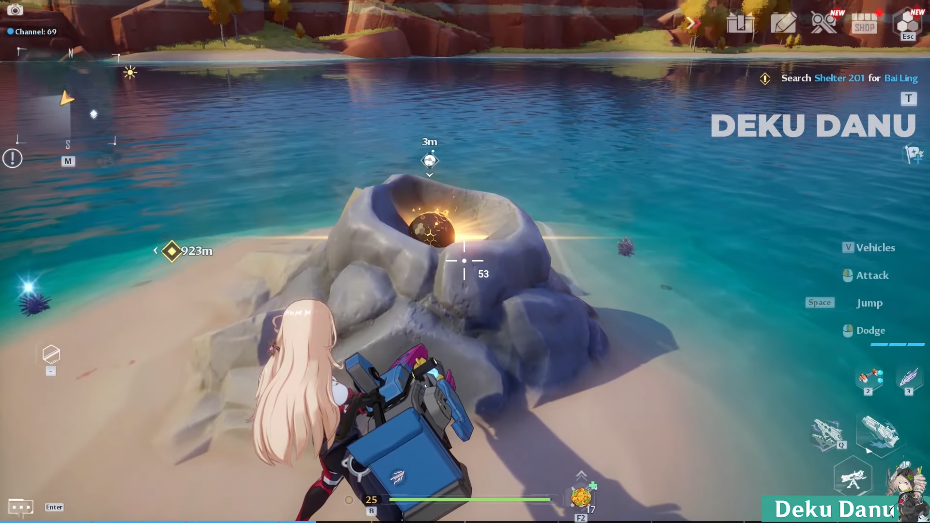Open the gift box rewards icon
The width and height of the screenshot is (930, 523).
pyautogui.click(x=739, y=23)
